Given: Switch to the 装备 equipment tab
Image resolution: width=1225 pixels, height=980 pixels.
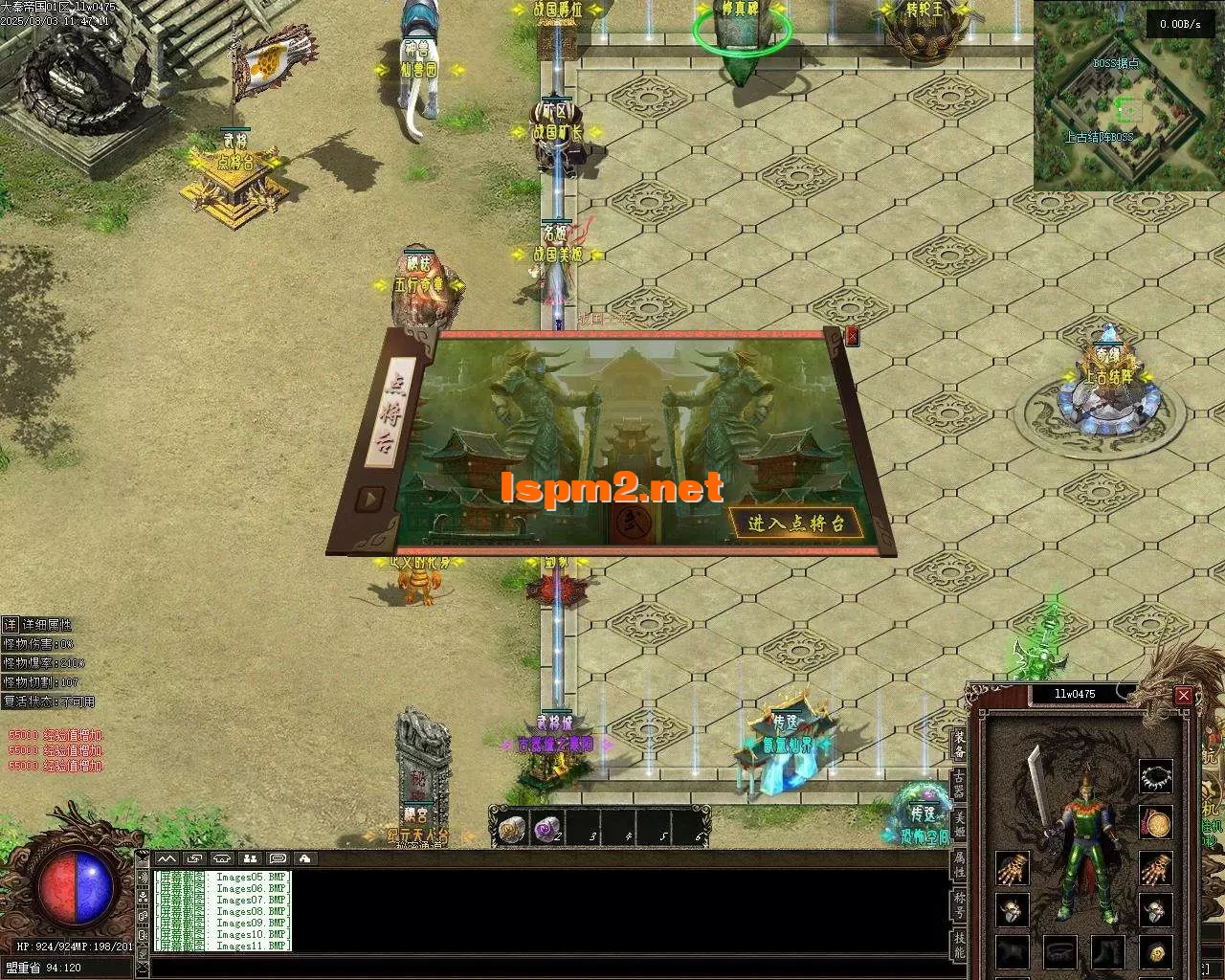Looking at the screenshot, I should [958, 744].
